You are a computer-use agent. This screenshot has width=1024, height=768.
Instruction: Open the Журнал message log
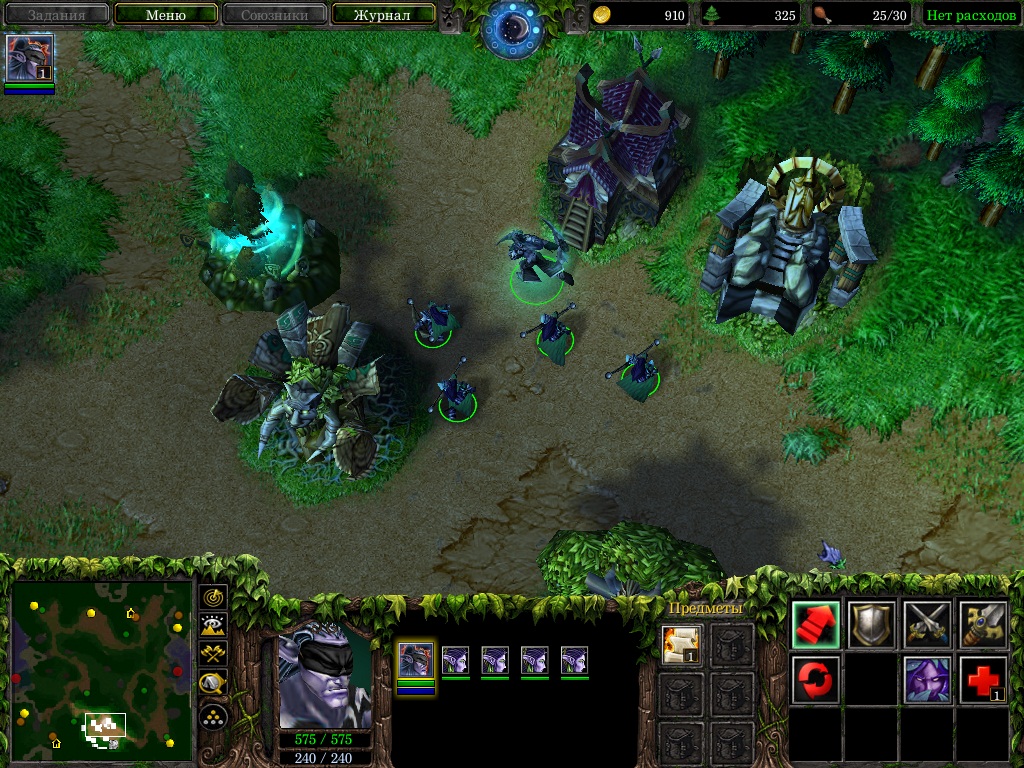click(x=382, y=15)
